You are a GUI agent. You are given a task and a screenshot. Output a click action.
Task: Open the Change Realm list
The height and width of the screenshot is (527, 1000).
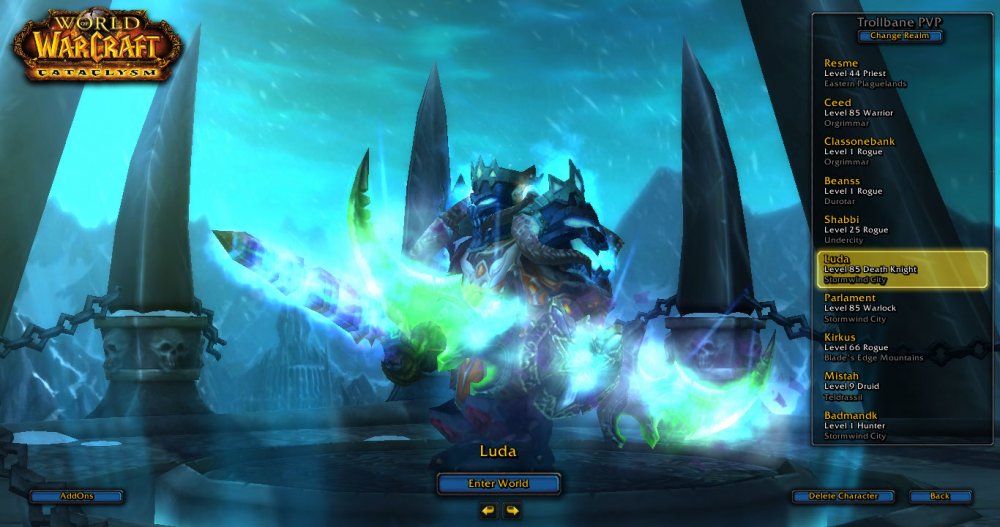899,36
